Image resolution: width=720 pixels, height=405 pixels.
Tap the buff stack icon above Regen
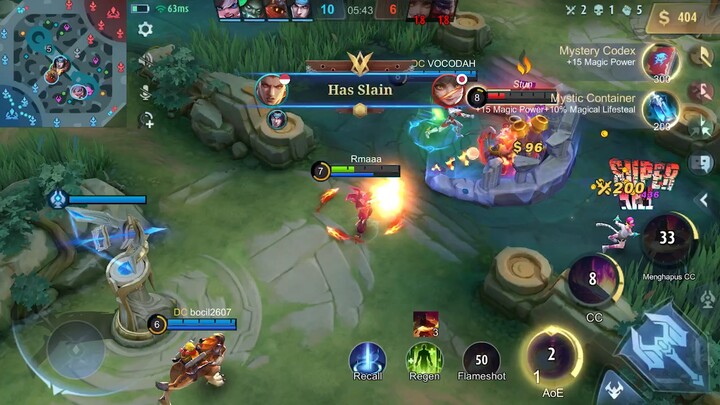tap(425, 324)
